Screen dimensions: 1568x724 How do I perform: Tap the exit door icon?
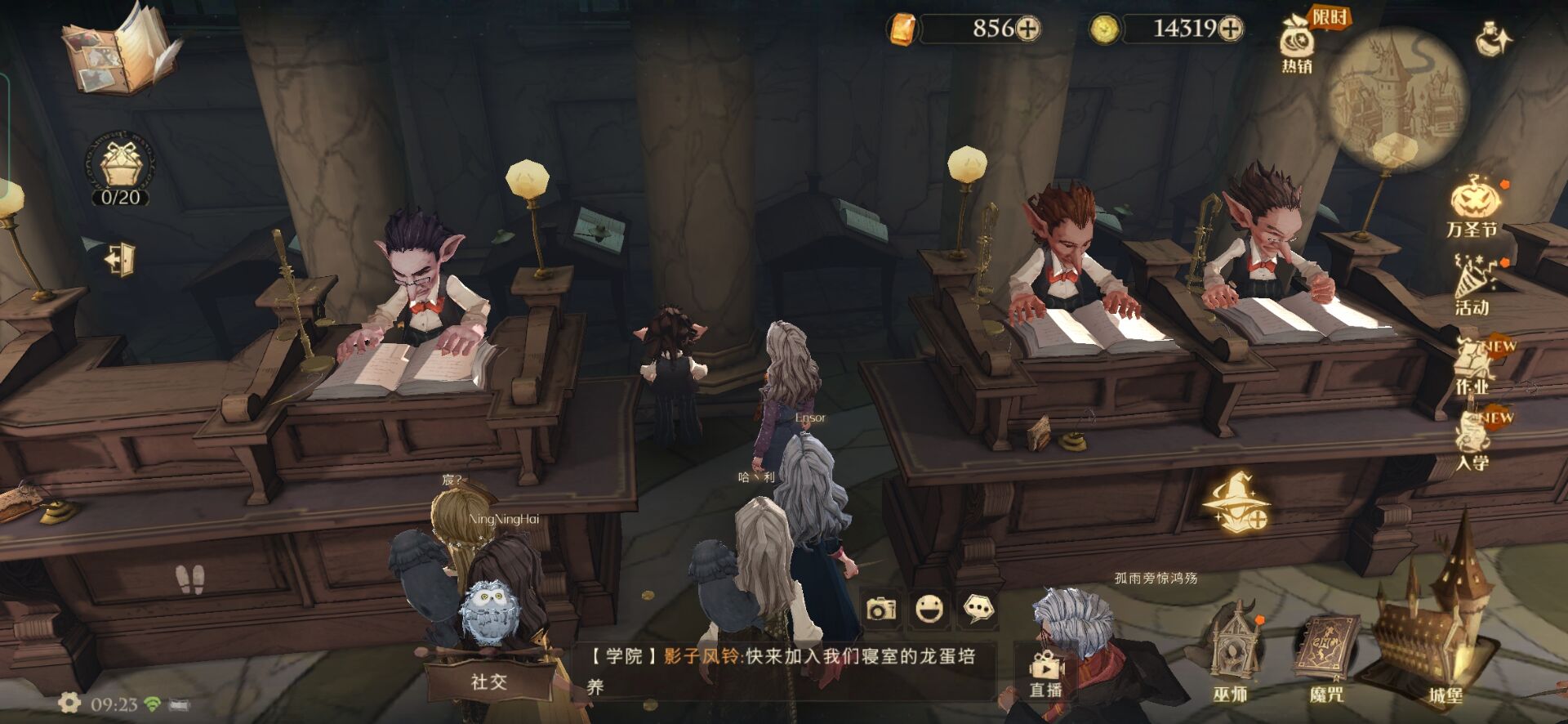[120, 260]
